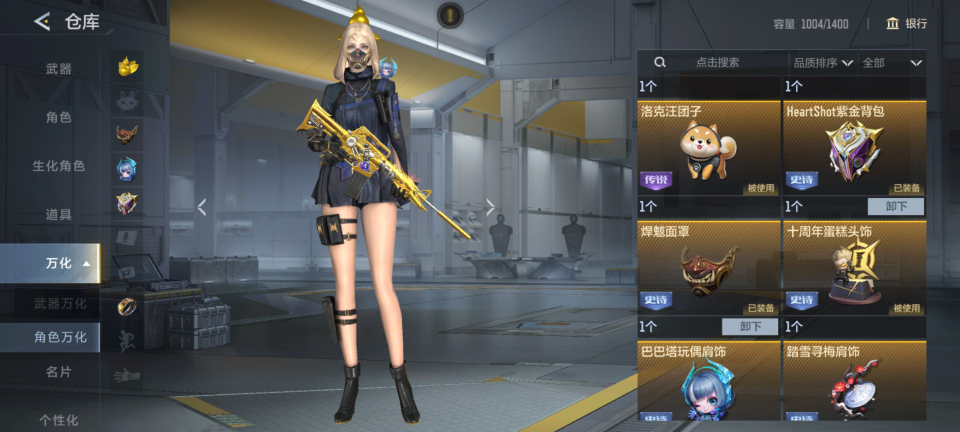Screen dimensions: 960x432
Task: Select the 洛克汪团子 item card
Action: click(x=709, y=147)
